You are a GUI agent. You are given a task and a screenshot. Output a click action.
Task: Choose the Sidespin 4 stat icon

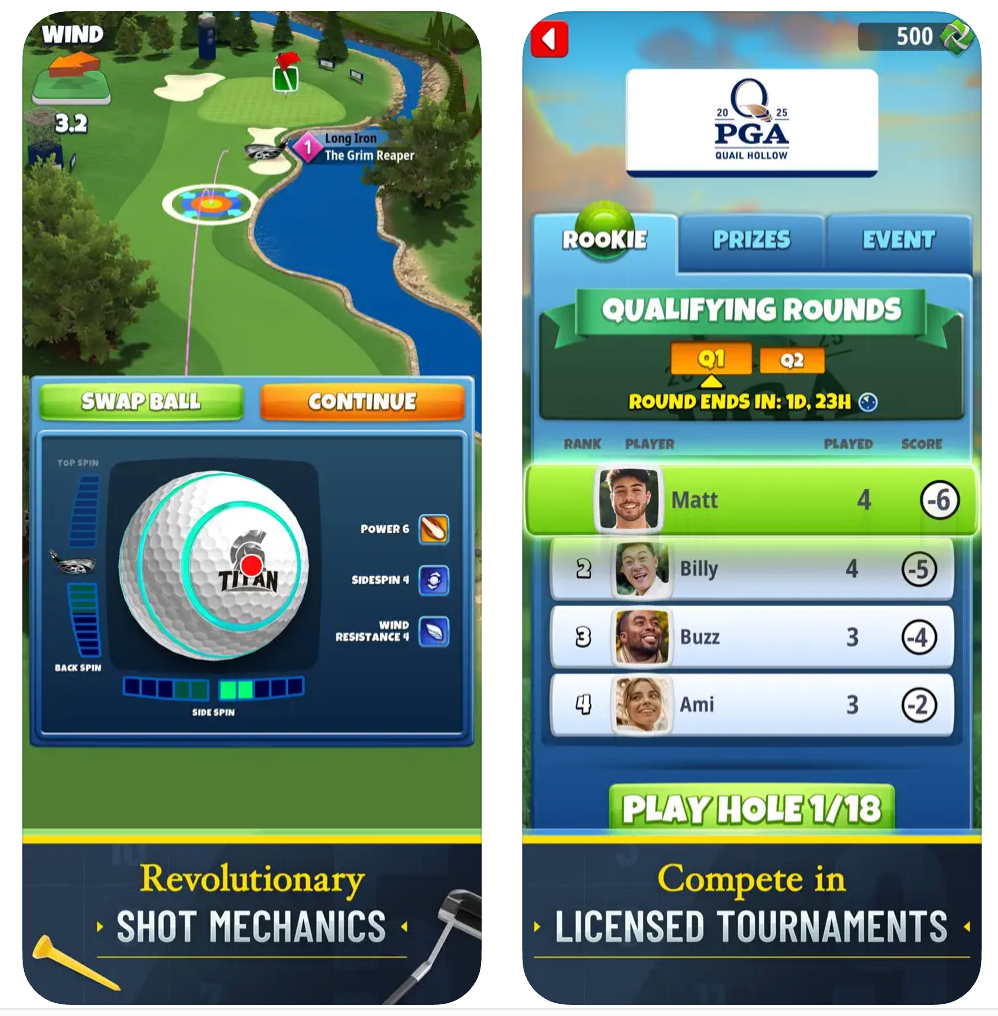(433, 580)
